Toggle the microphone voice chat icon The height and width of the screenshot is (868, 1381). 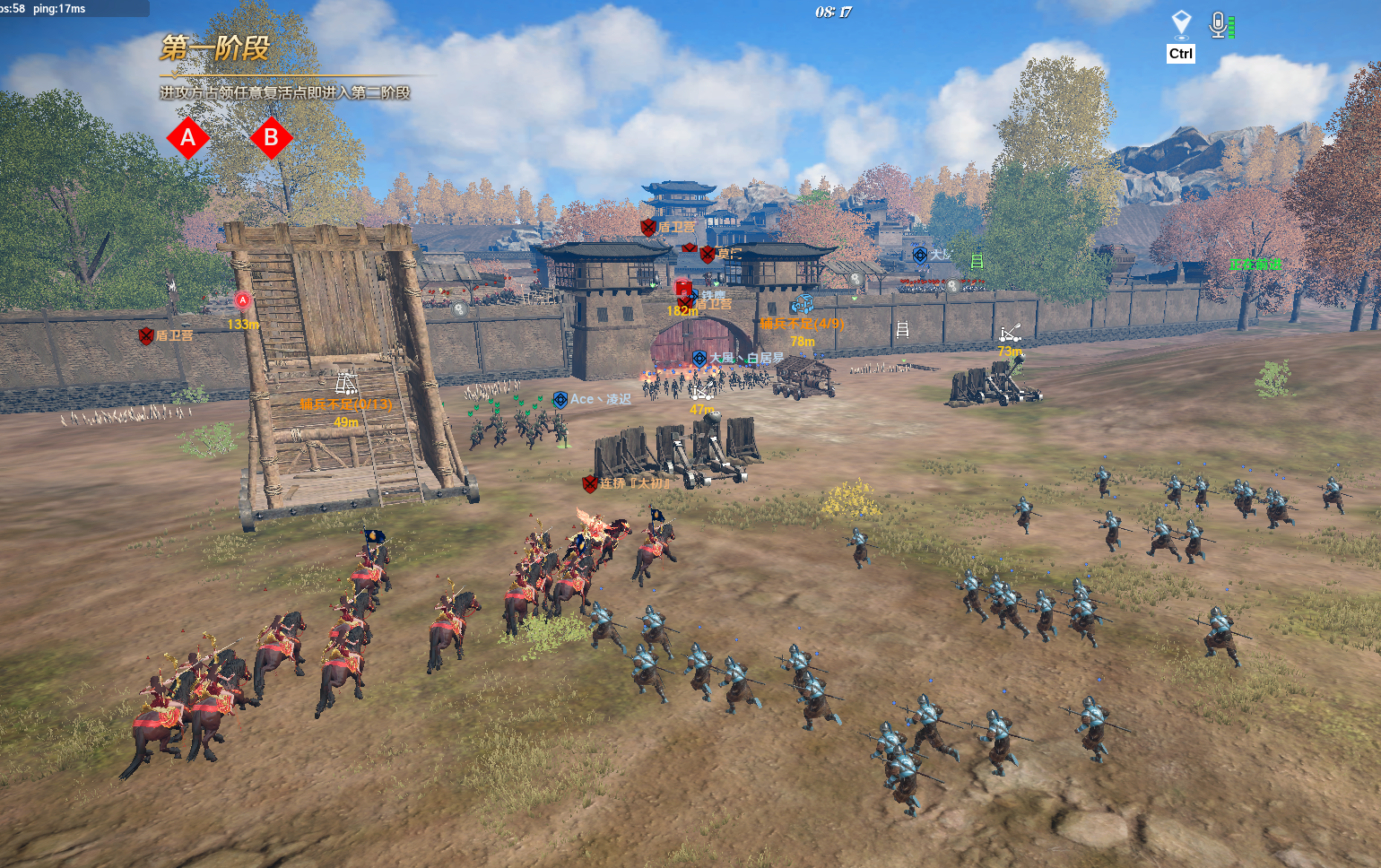(1218, 24)
